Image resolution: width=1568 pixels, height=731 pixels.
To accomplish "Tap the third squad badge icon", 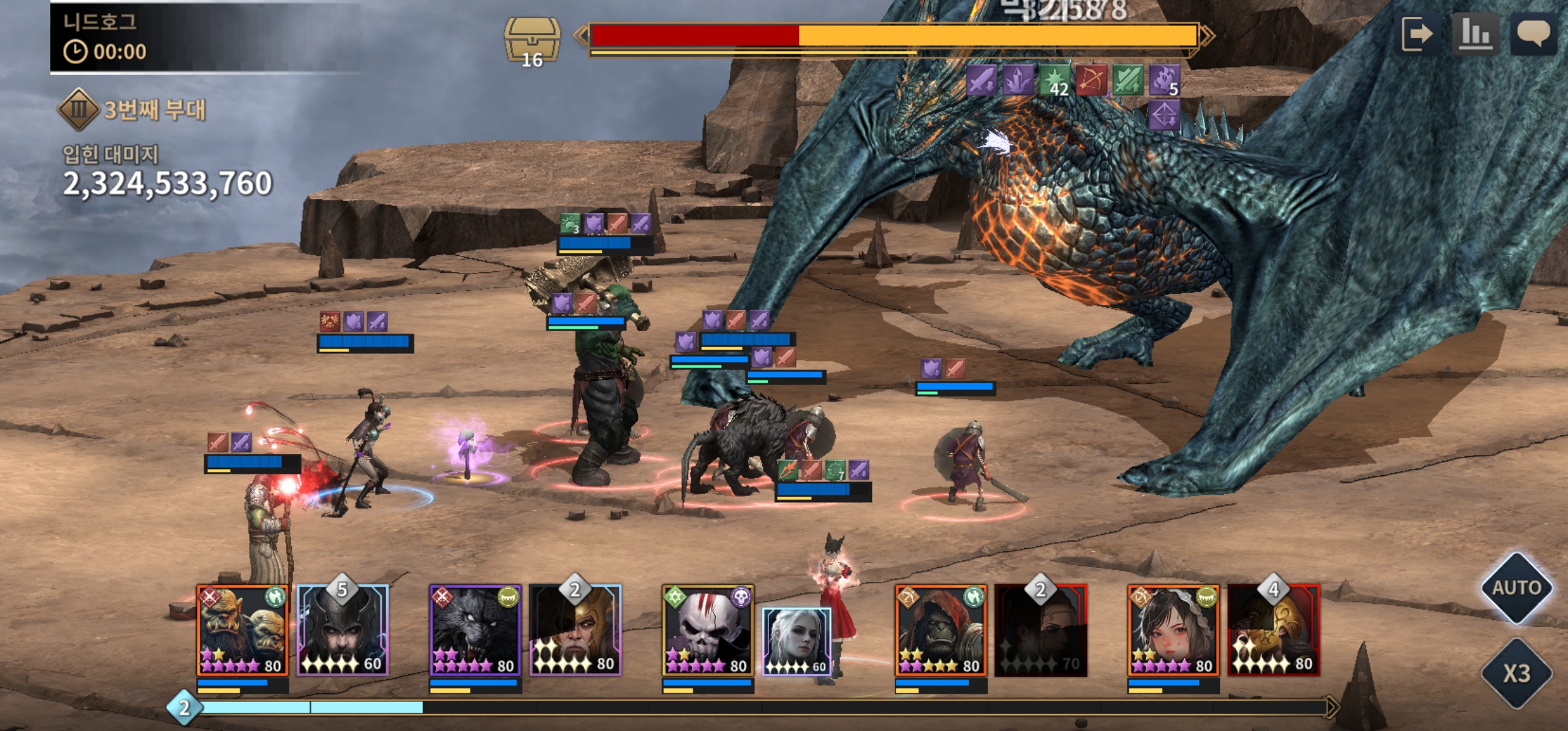I will coord(79,110).
